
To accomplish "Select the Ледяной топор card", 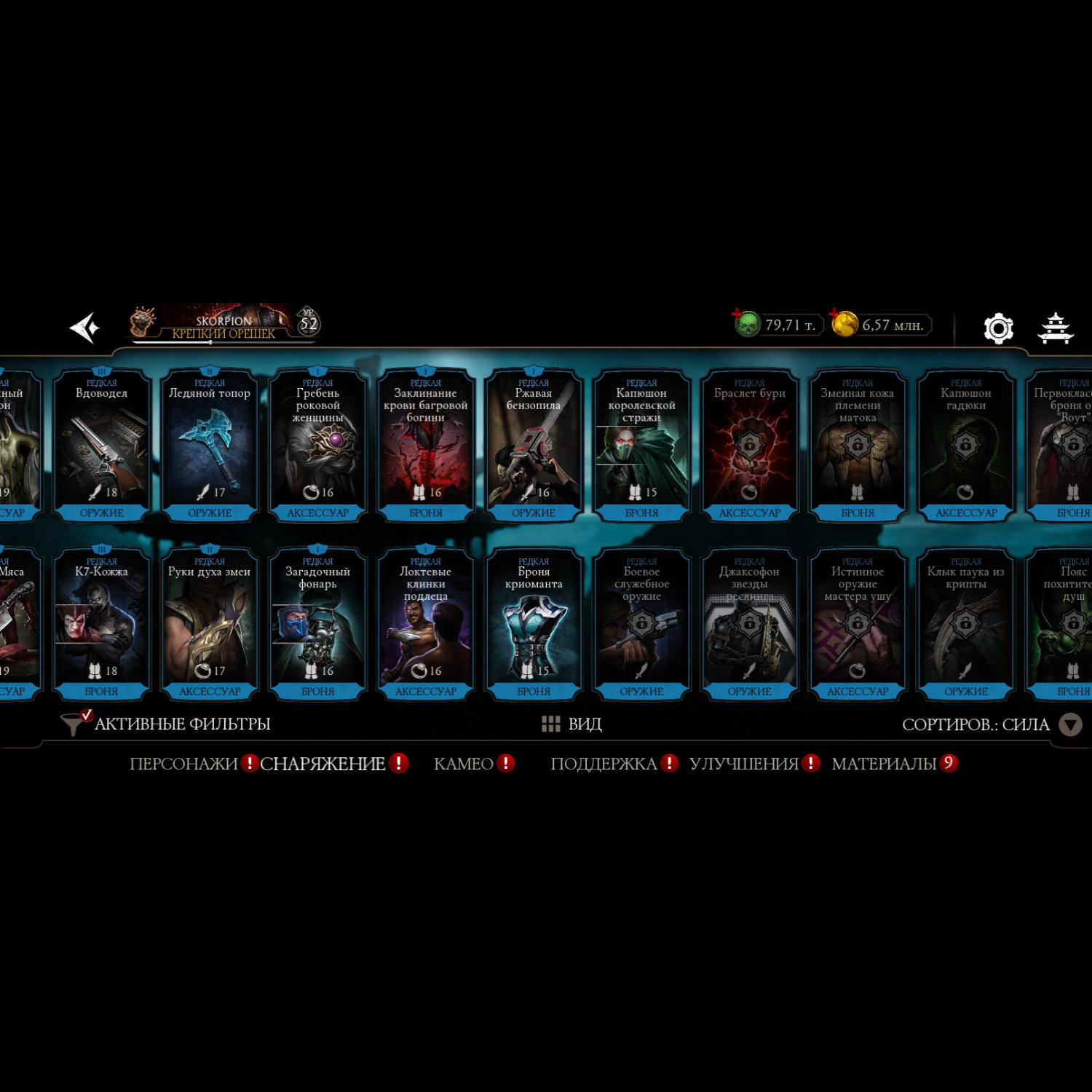I will coord(210,446).
